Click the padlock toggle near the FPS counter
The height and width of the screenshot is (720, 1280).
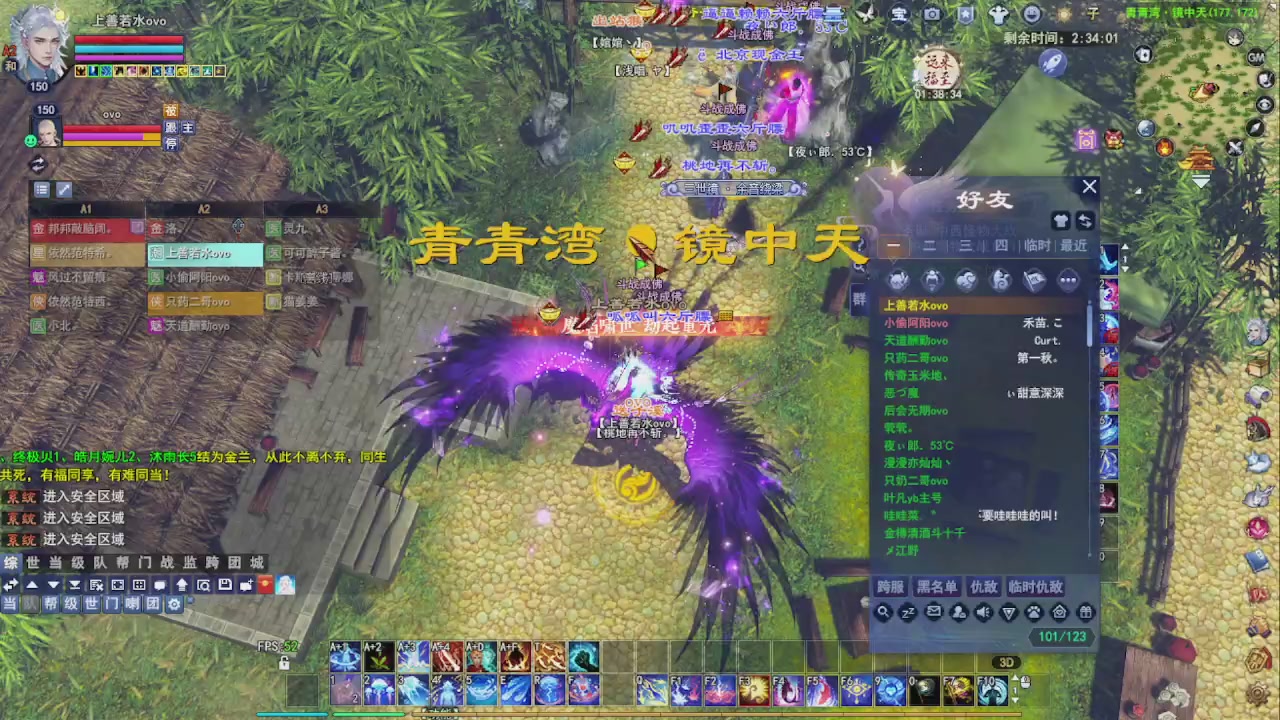point(283,664)
